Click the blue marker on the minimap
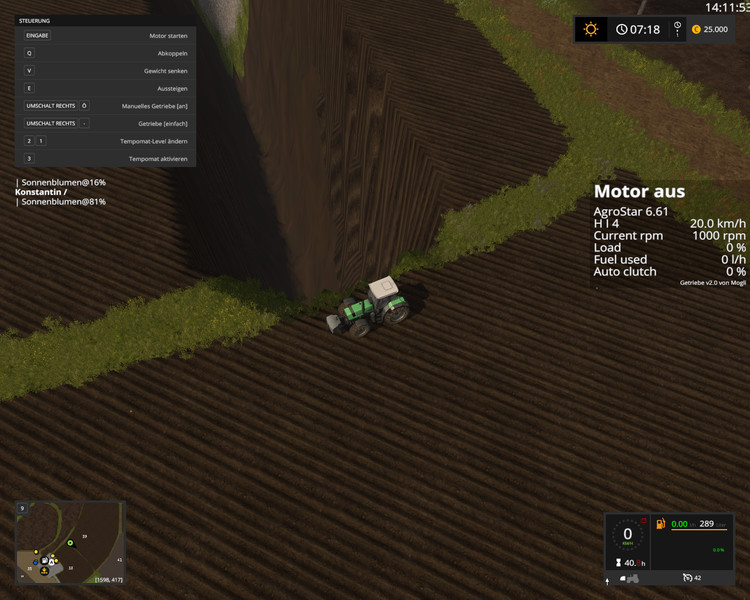Image resolution: width=750 pixels, height=600 pixels. 35,562
